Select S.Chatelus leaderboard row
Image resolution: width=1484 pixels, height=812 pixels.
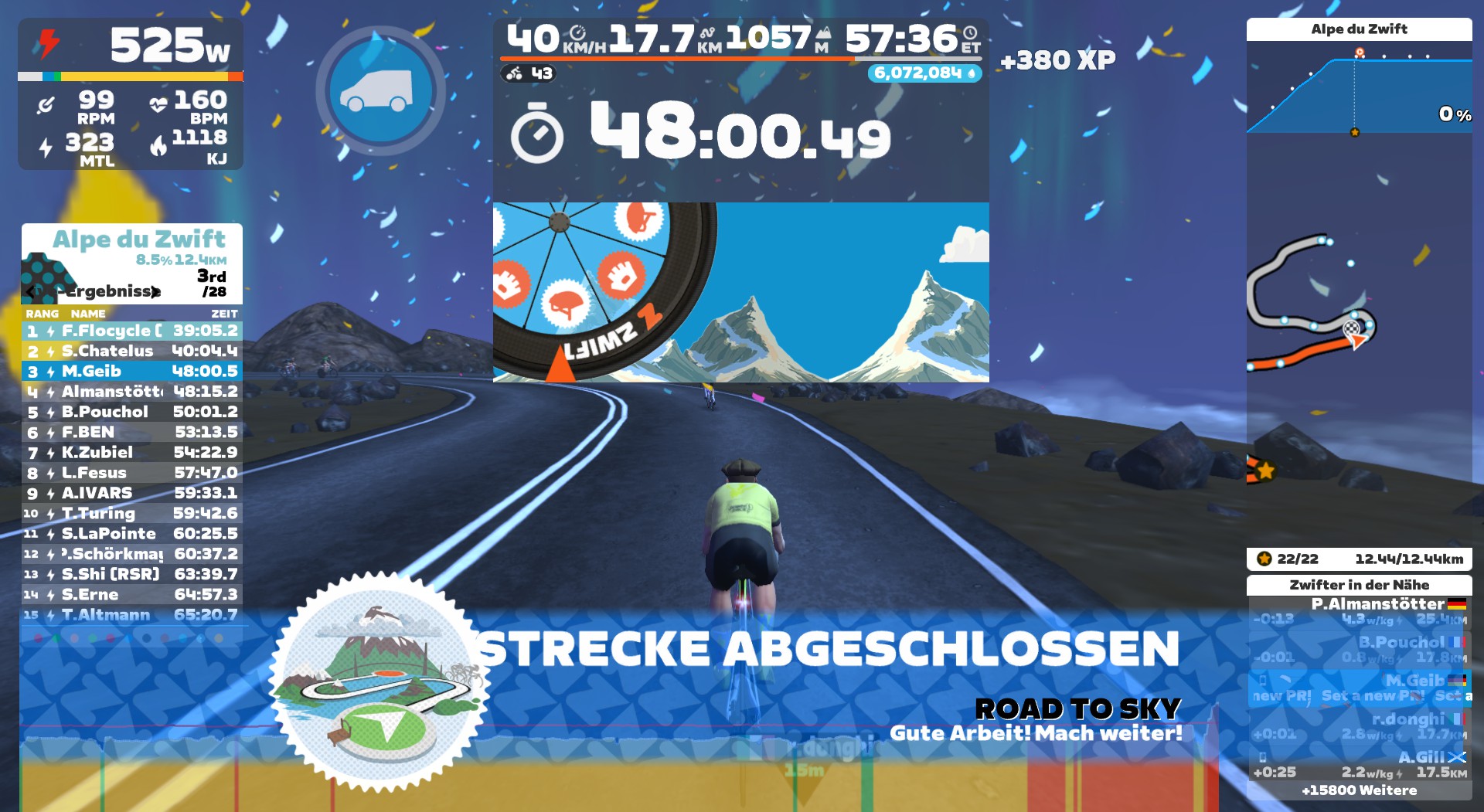coord(131,351)
